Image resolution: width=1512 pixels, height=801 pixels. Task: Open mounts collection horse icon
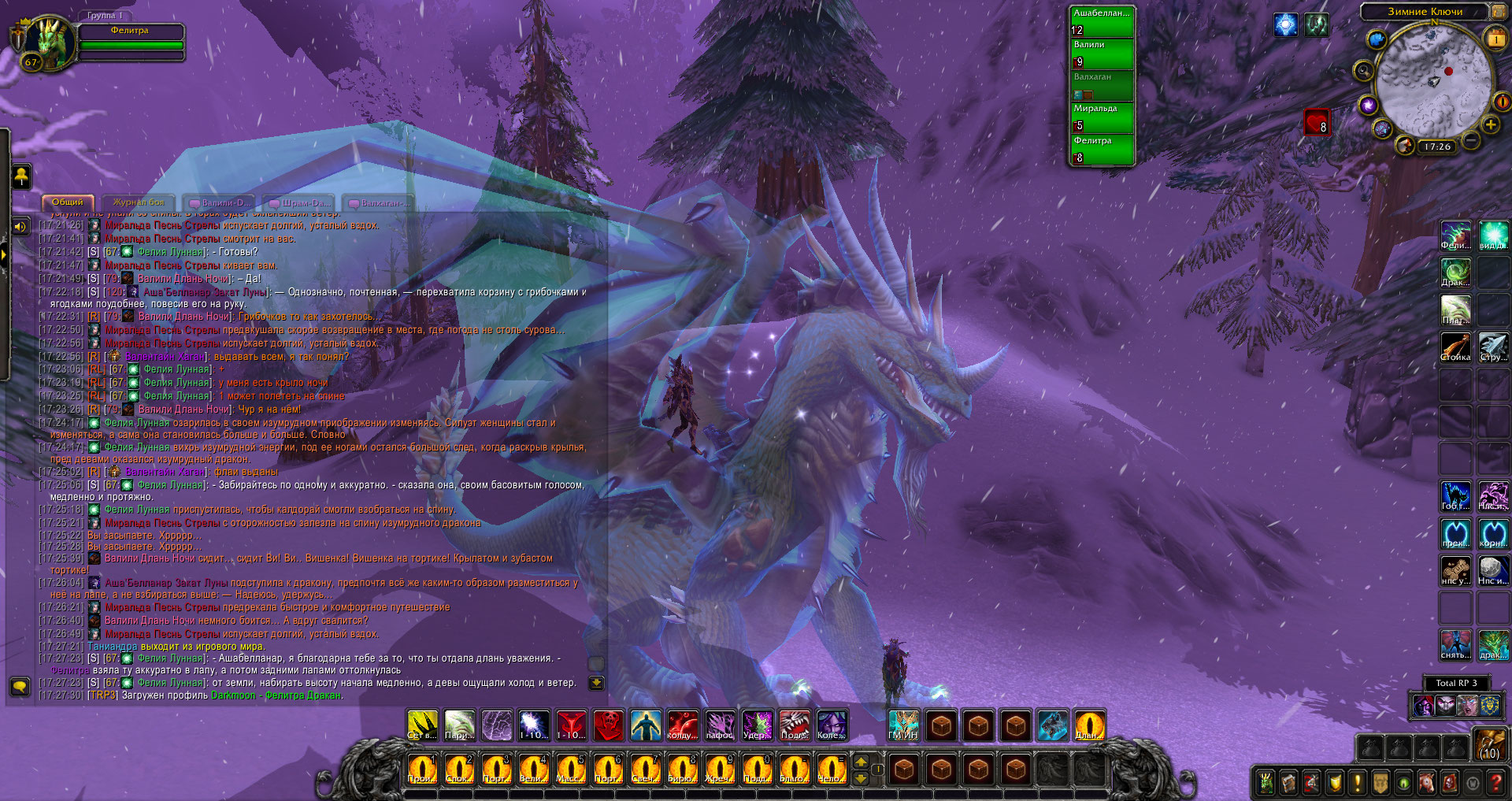pos(1426,782)
